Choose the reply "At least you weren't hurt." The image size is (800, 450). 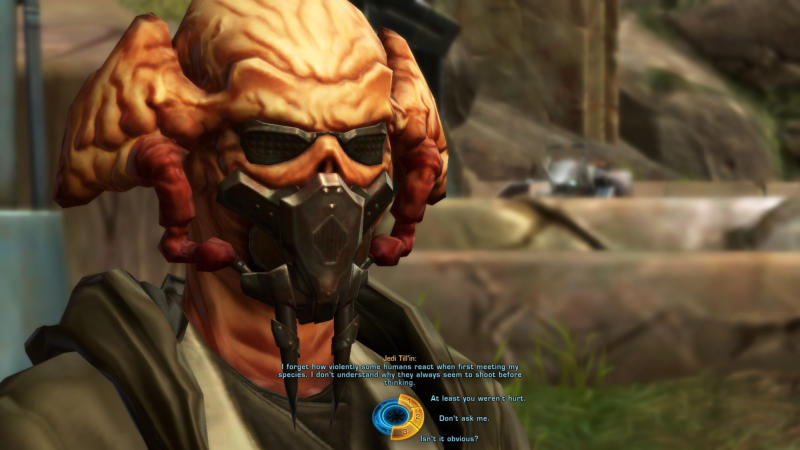(477, 398)
